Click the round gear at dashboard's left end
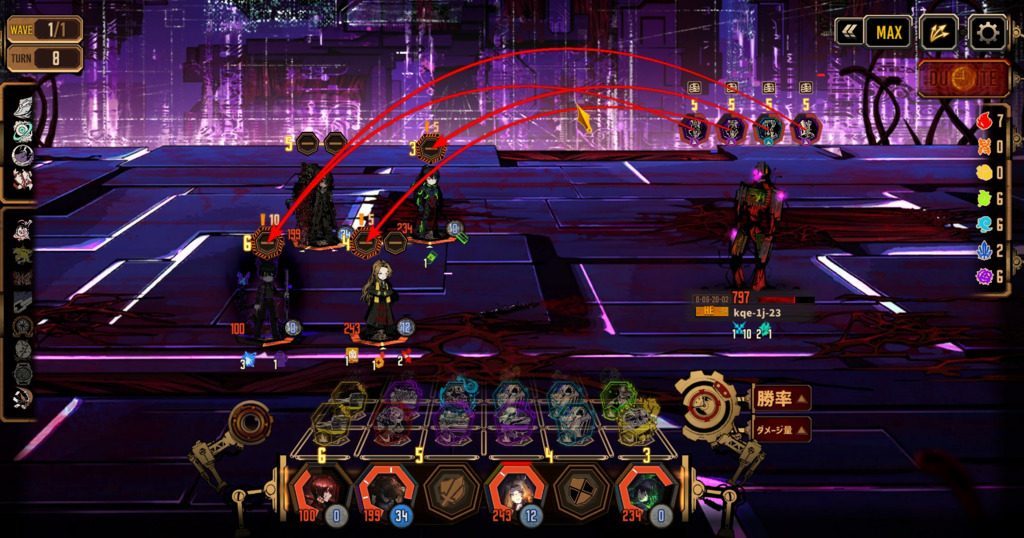 248,424
